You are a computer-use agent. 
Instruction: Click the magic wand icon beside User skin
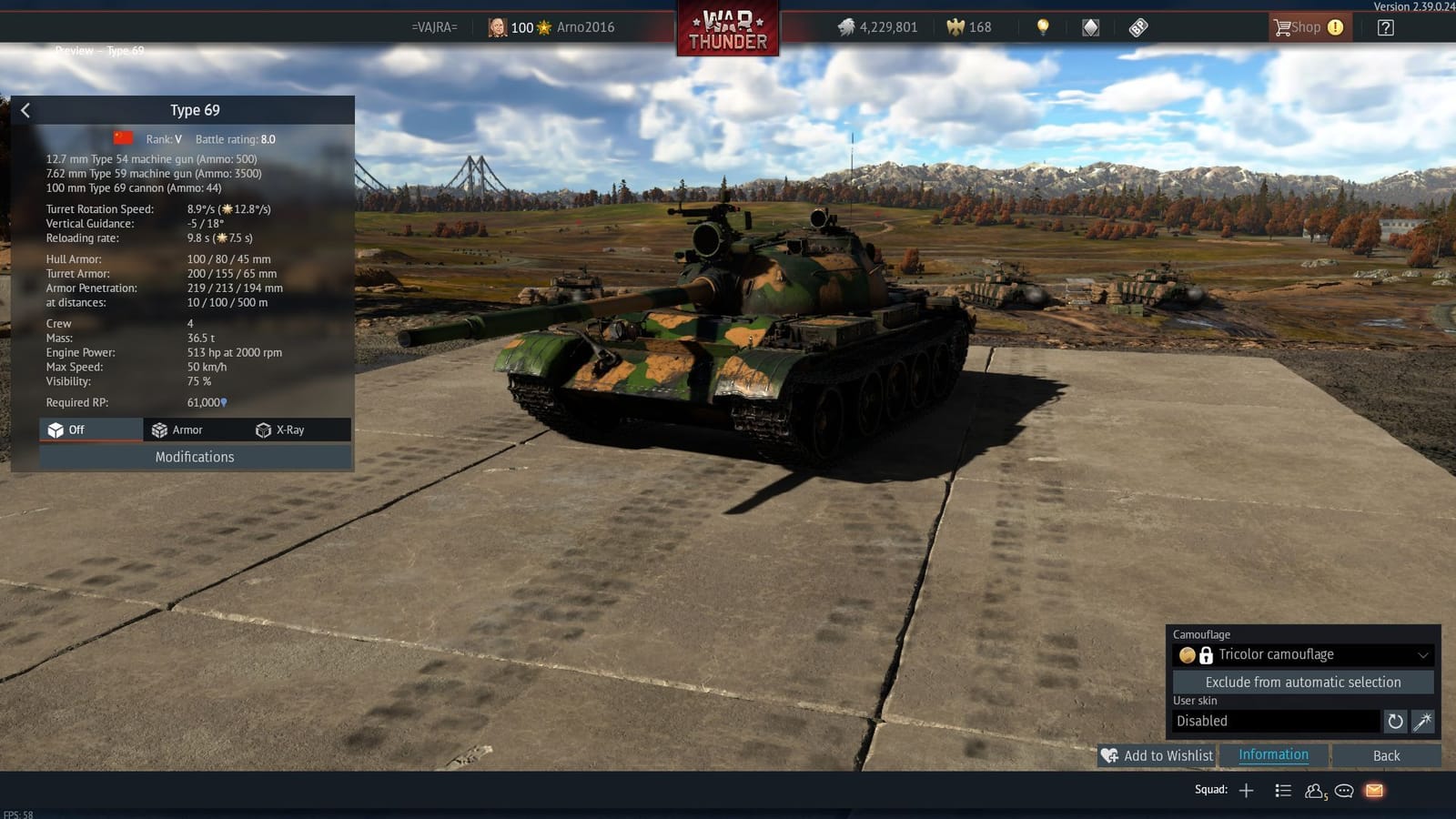[1421, 721]
